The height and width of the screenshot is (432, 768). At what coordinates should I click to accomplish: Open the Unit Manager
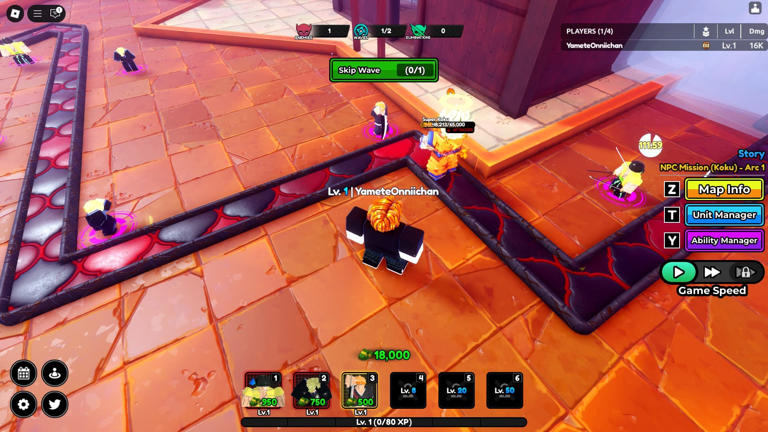[x=724, y=215]
